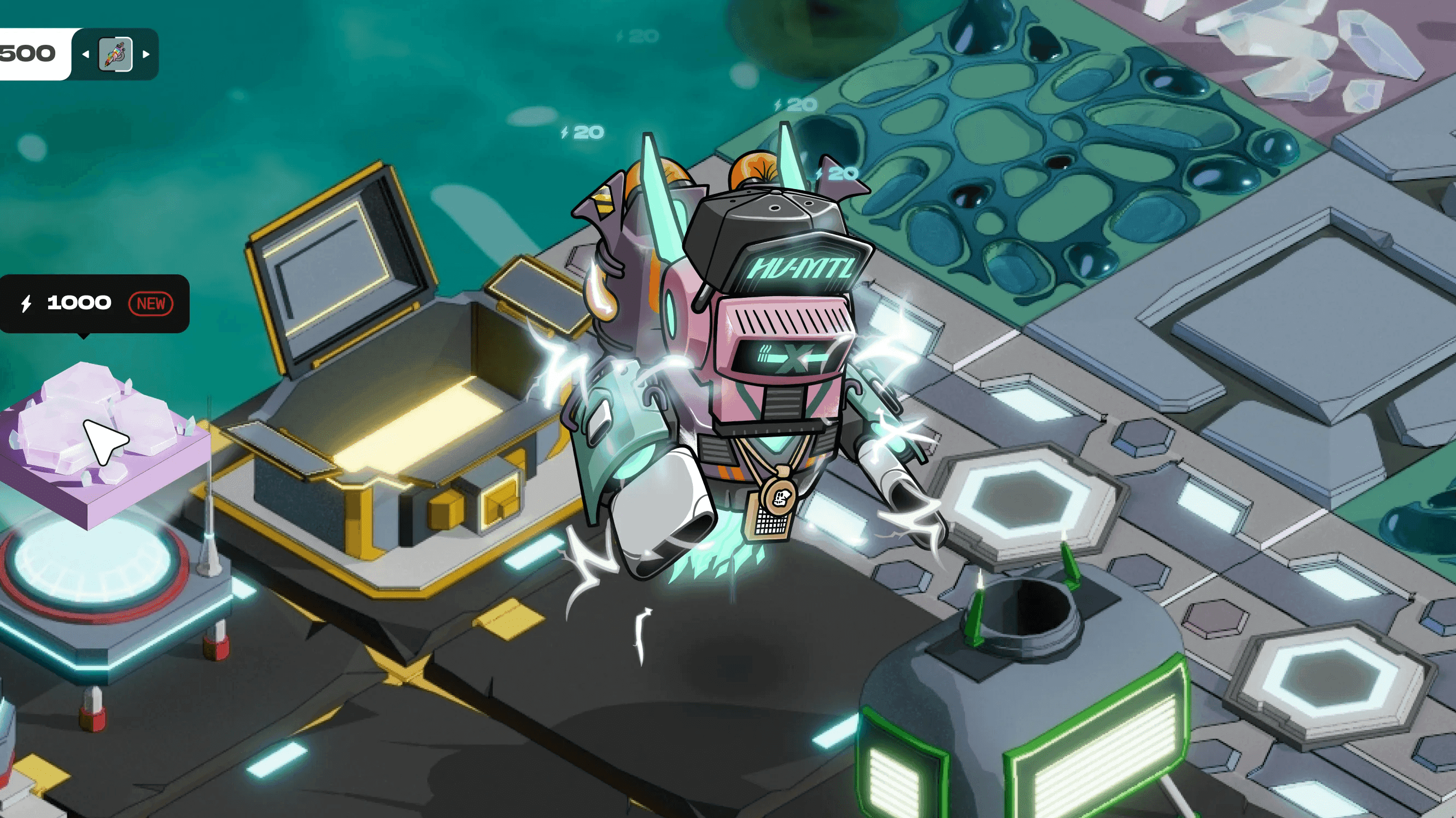Viewport: 1456px width, 818px height.
Task: Click the 500 resource counter panel
Action: pos(31,52)
